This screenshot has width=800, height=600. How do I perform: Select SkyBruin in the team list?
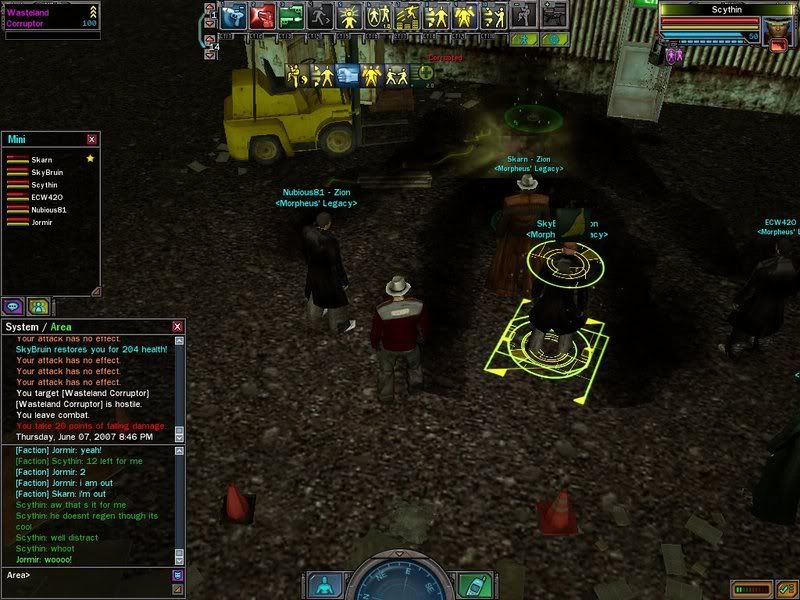[48, 172]
